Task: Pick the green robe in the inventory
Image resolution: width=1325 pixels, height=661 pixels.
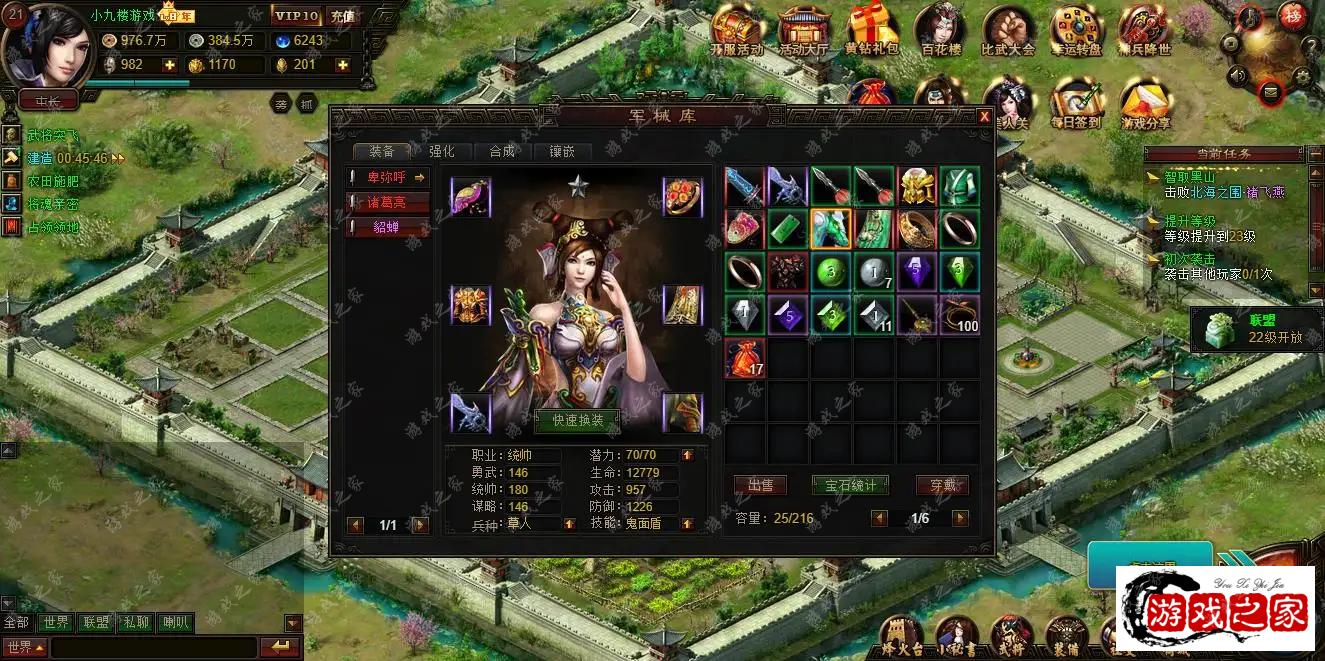Action: pyautogui.click(x=959, y=186)
